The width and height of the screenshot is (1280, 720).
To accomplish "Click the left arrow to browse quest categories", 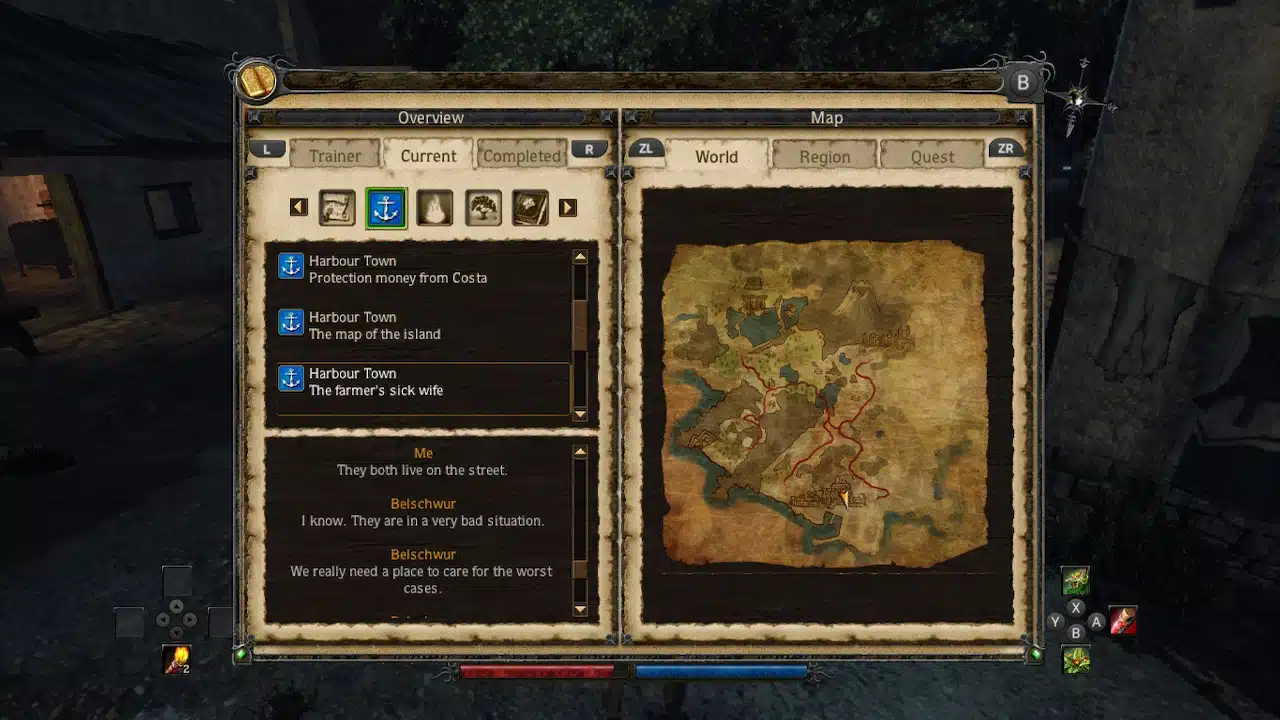I will (298, 207).
